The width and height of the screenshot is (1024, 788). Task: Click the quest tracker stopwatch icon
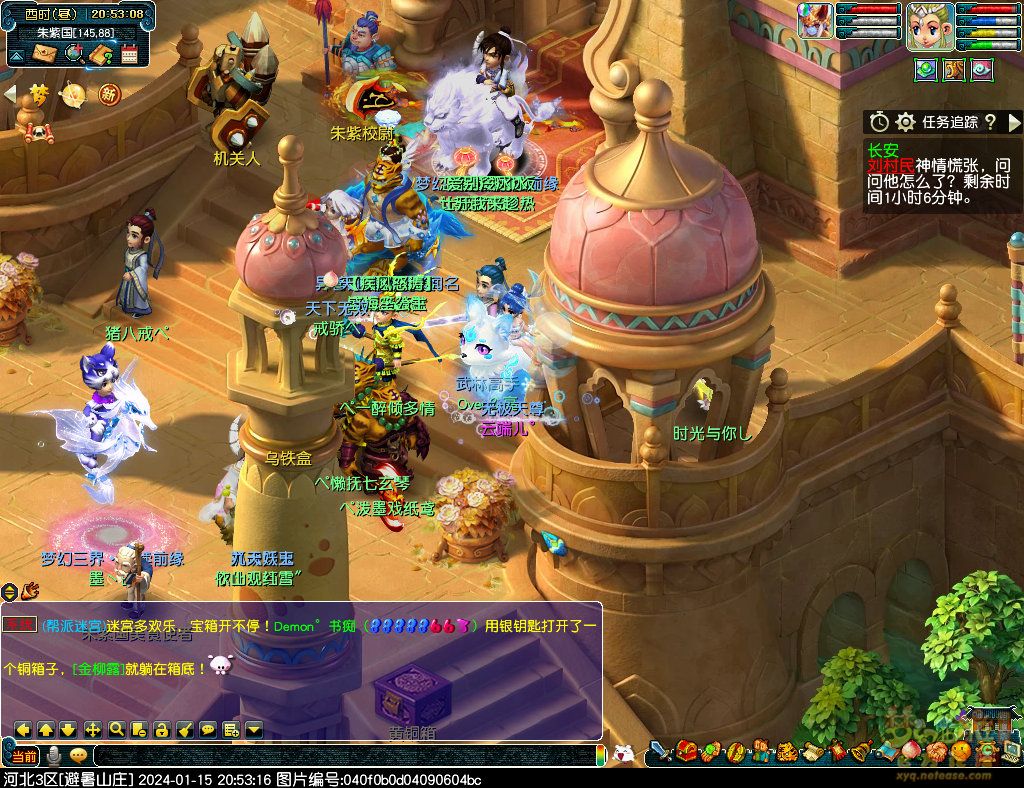pyautogui.click(x=879, y=122)
